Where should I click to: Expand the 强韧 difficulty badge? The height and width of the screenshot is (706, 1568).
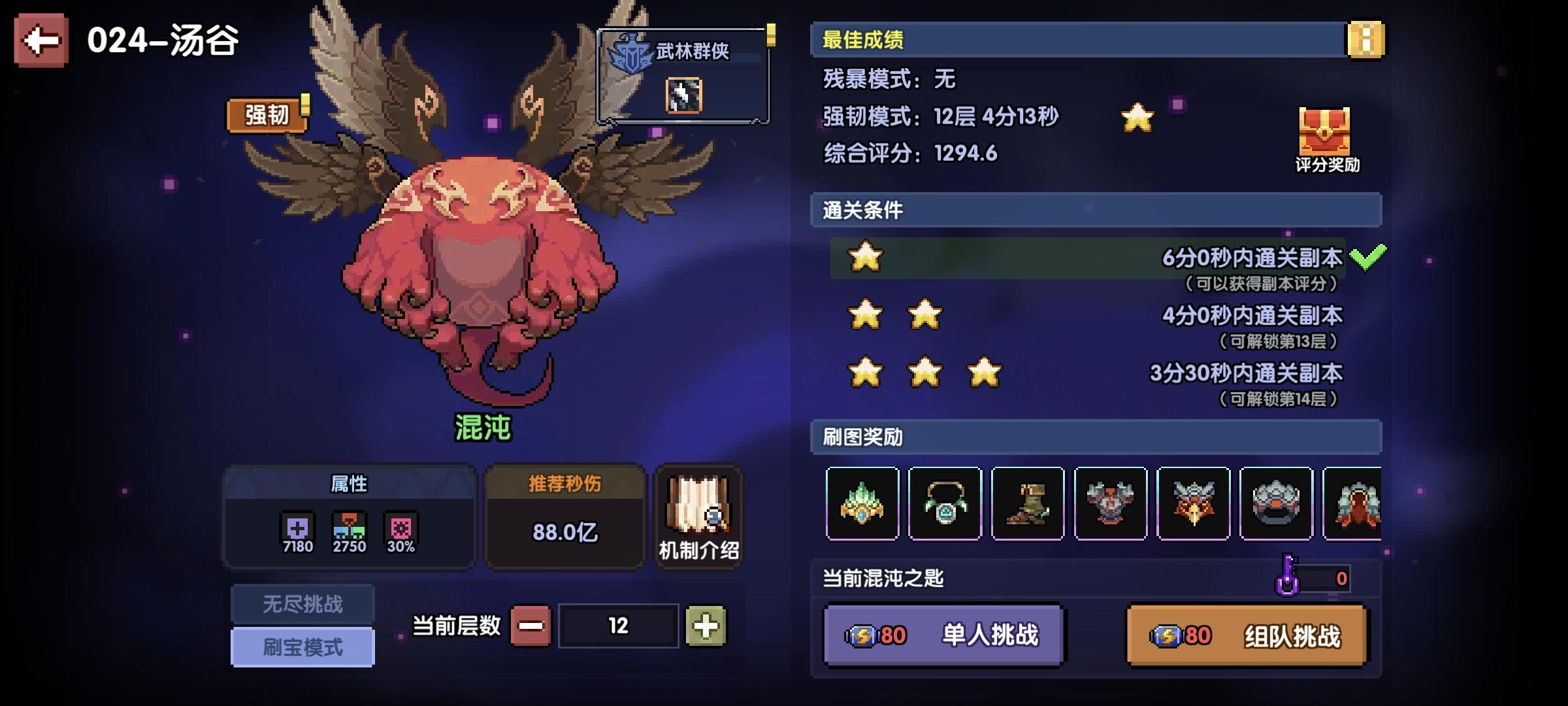265,112
